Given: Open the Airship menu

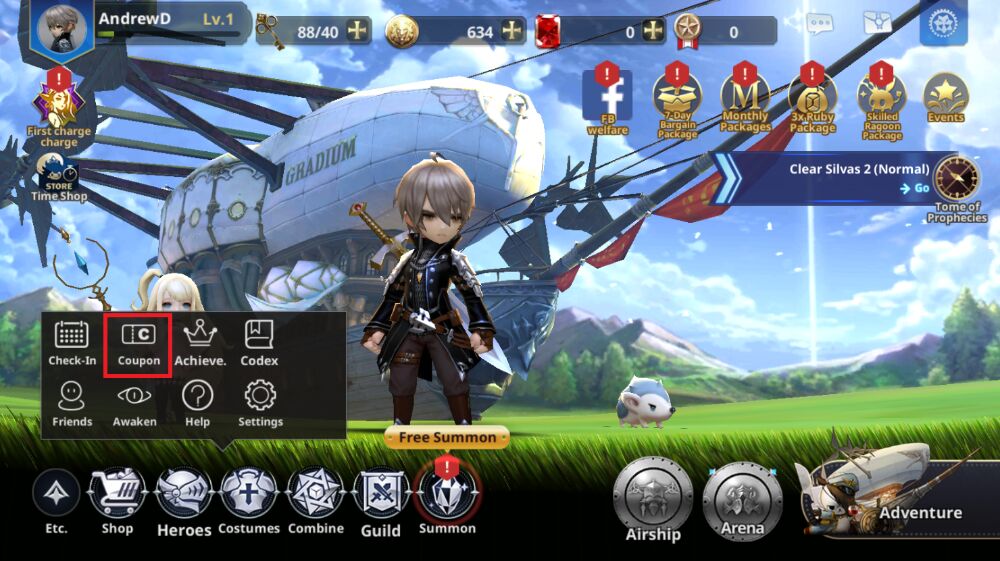Looking at the screenshot, I should tap(653, 499).
